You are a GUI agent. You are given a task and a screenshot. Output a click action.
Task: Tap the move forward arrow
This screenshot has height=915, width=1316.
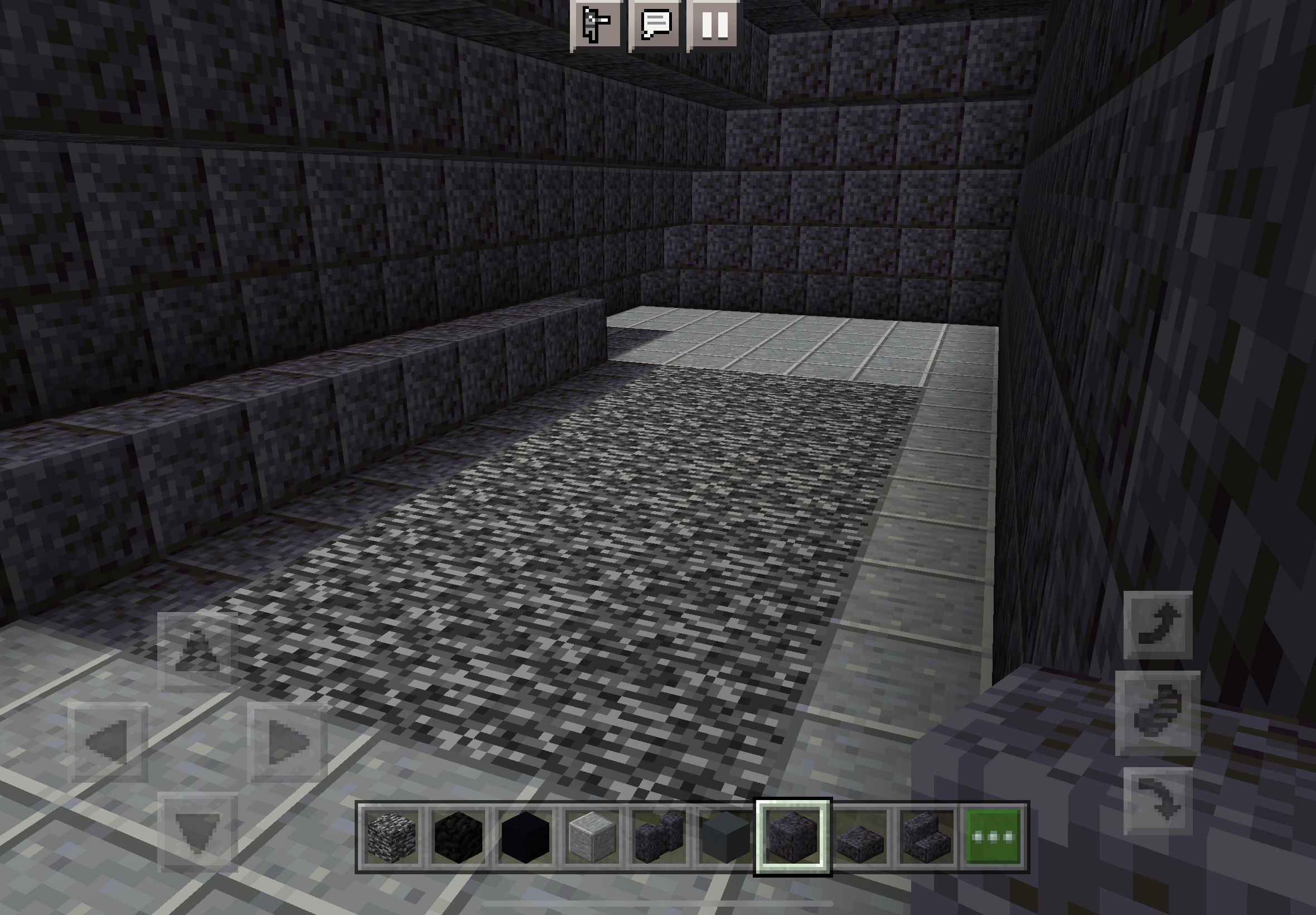(x=197, y=652)
